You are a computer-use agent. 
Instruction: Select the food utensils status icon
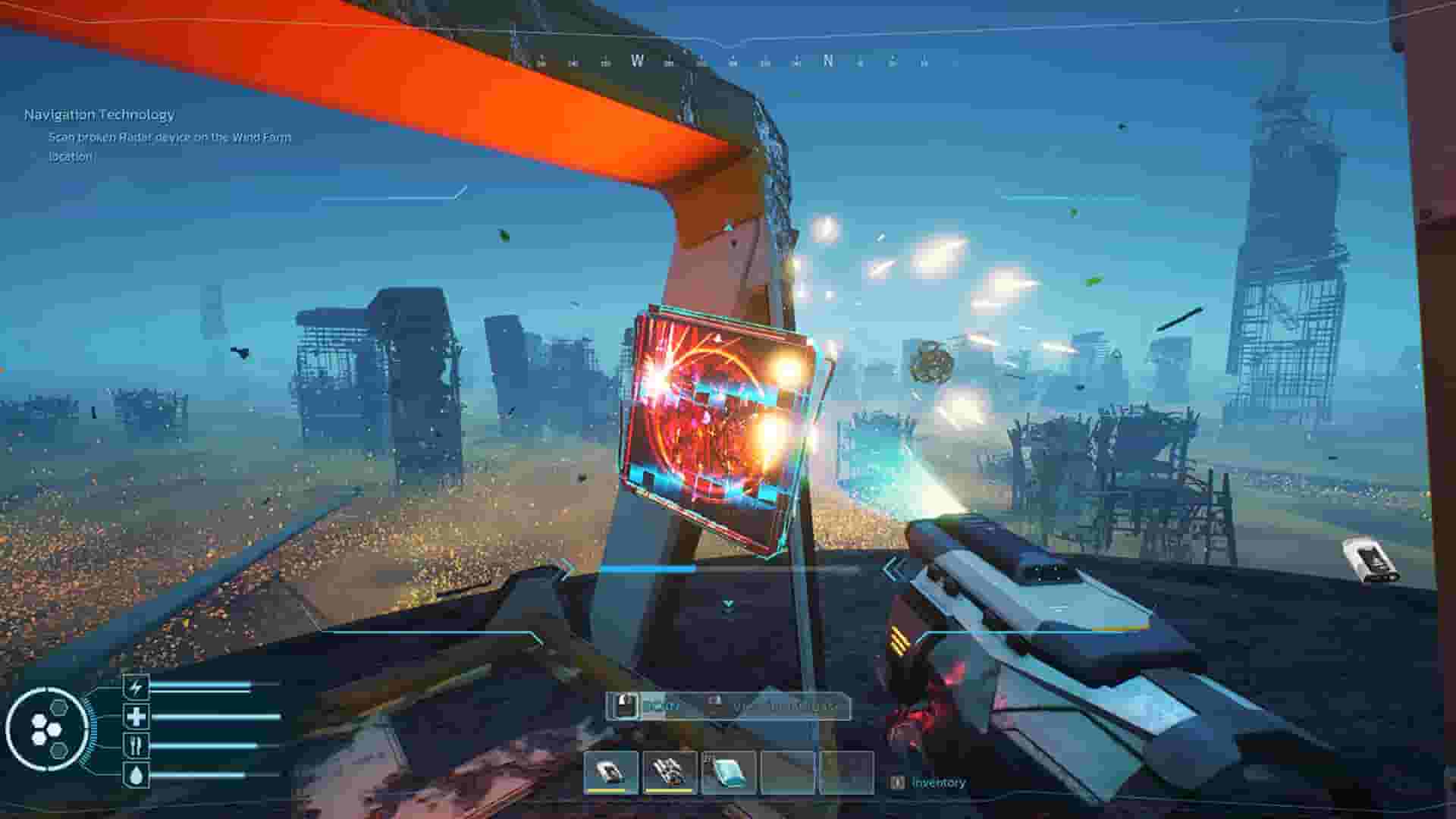coord(136,745)
